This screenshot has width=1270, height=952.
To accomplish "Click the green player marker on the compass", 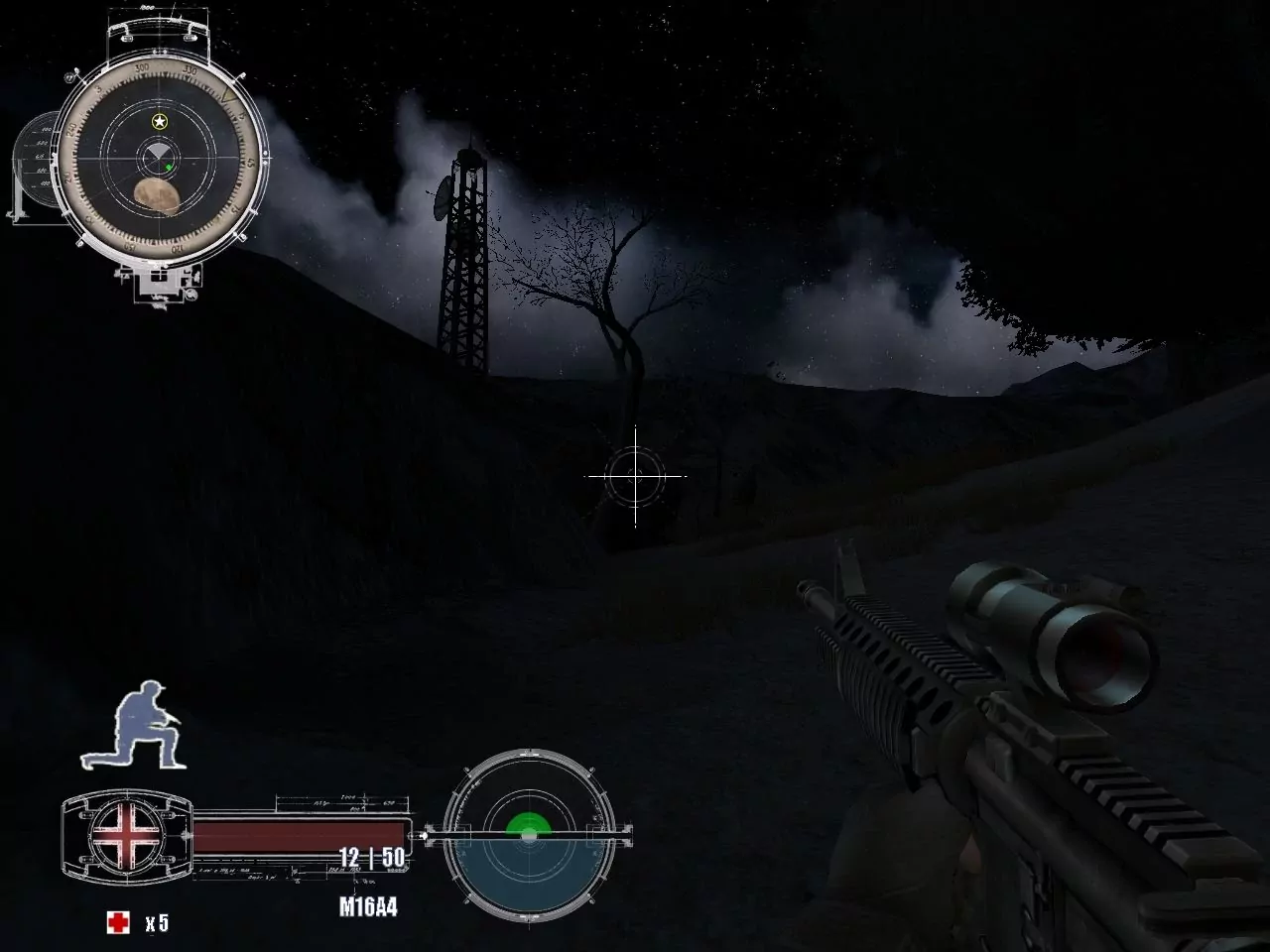I will click(169, 167).
